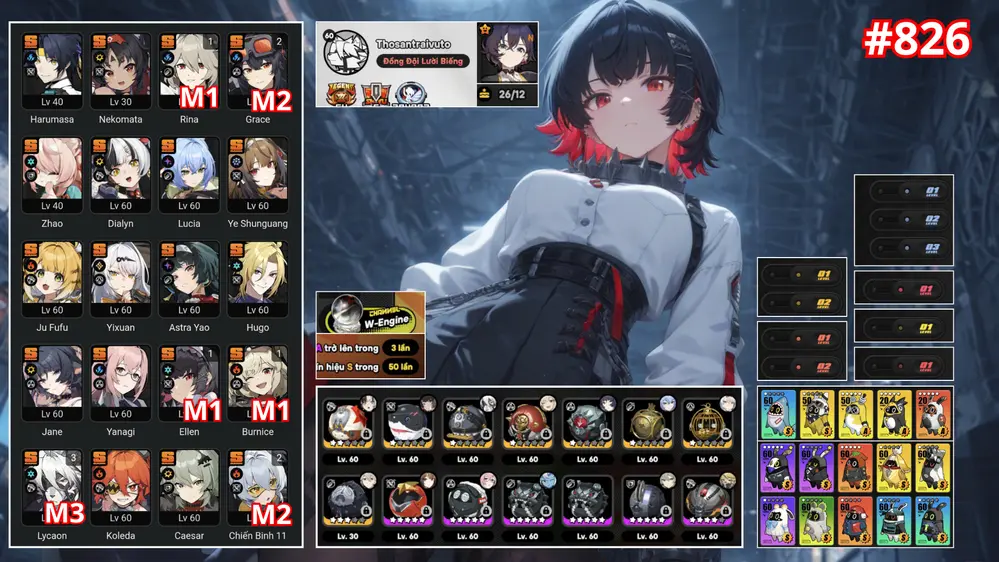
Task: Select the shark W-Engine slot
Action: 407,427
